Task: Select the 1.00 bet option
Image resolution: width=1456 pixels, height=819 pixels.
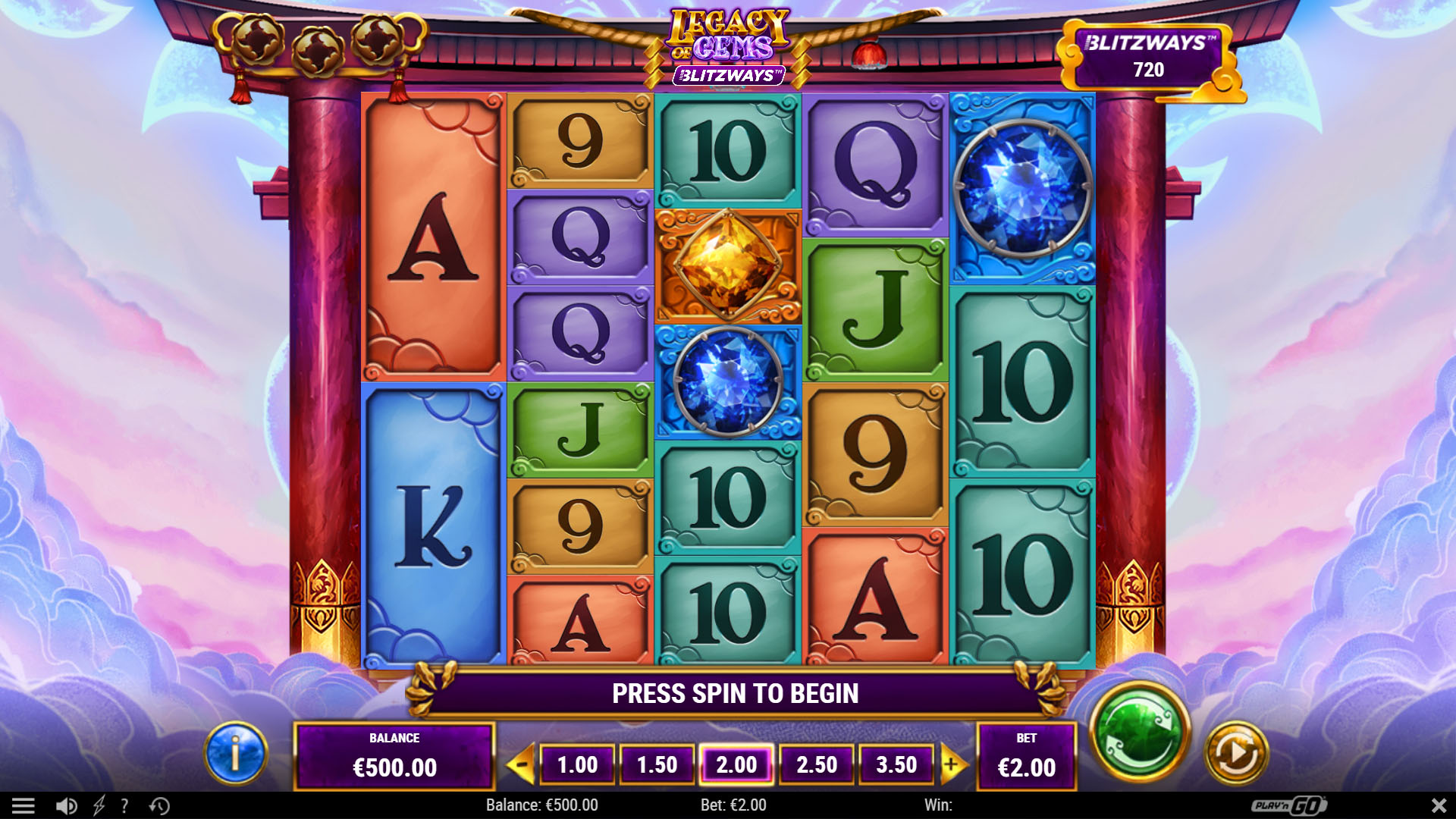Action: point(578,764)
